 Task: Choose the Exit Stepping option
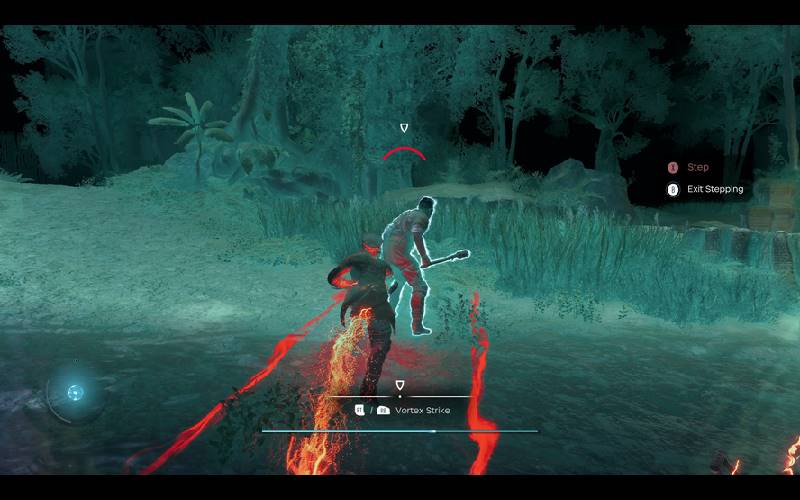(x=714, y=189)
